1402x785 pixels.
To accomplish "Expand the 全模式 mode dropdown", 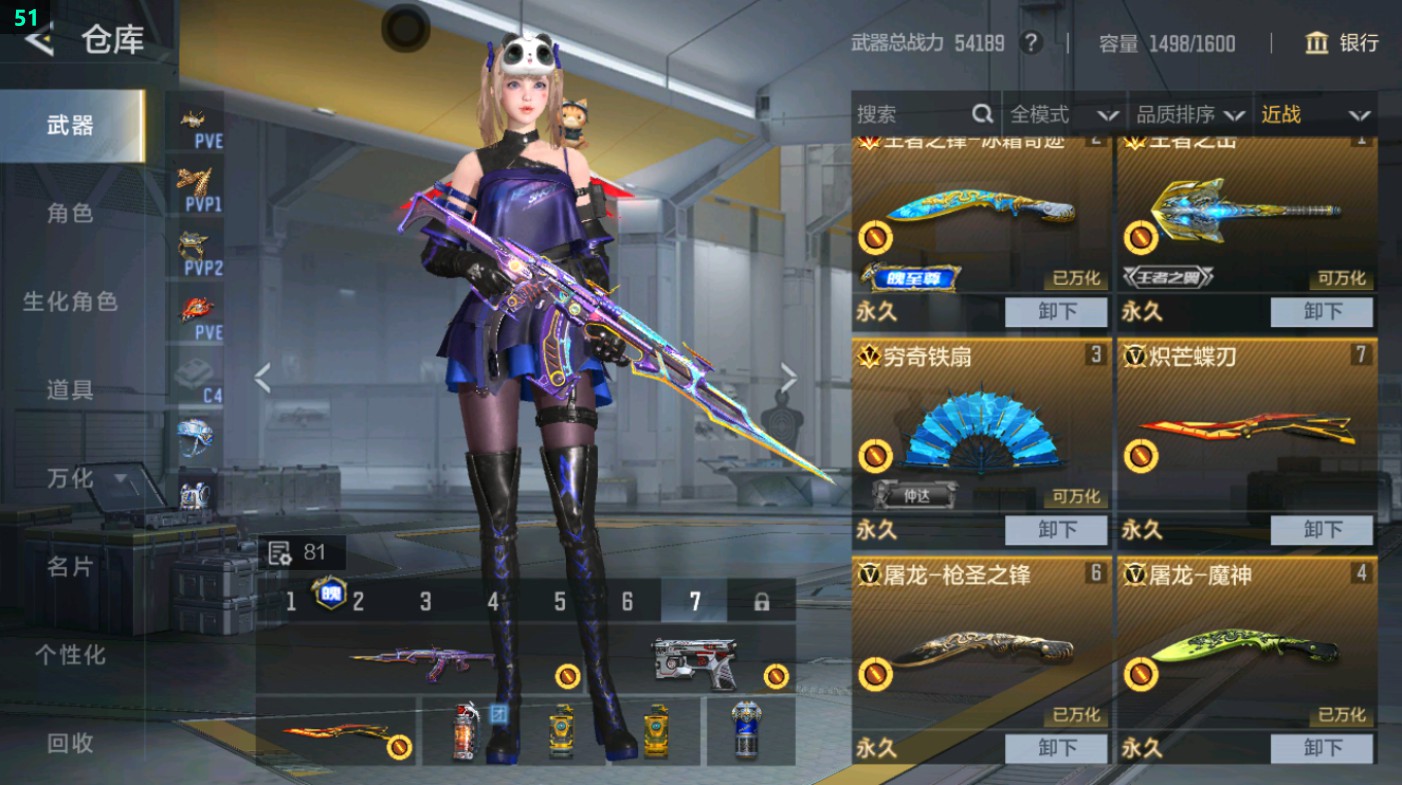I will [1064, 114].
